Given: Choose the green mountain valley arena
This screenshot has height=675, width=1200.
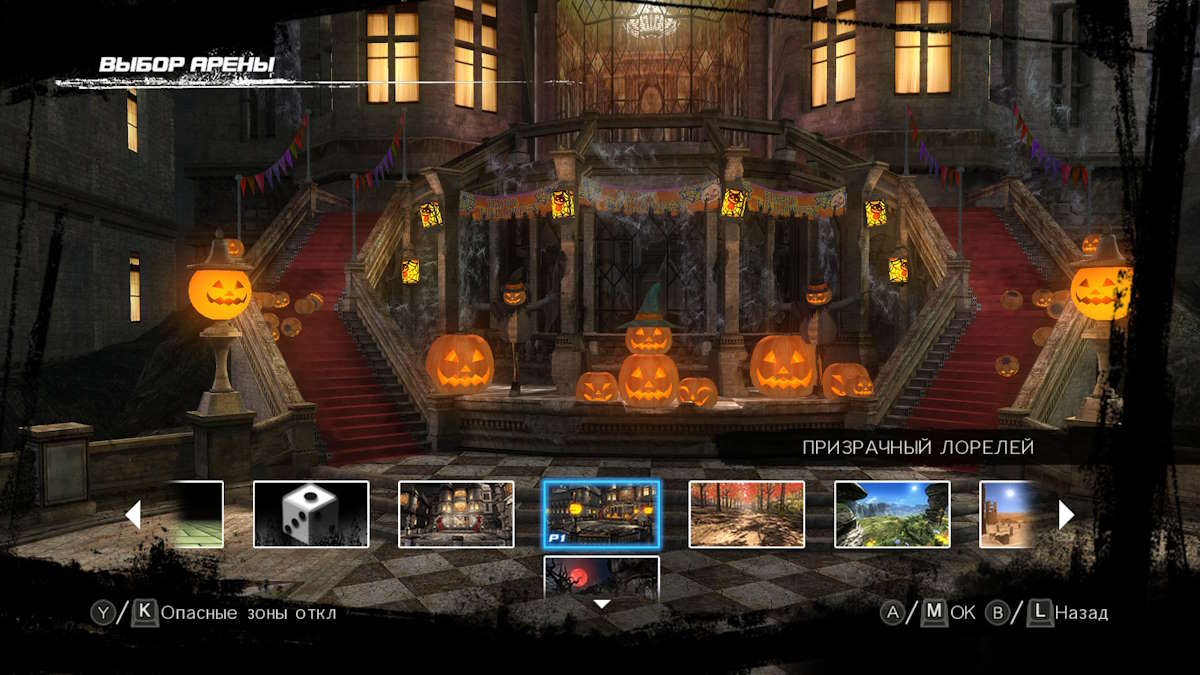Looking at the screenshot, I should click(x=892, y=514).
